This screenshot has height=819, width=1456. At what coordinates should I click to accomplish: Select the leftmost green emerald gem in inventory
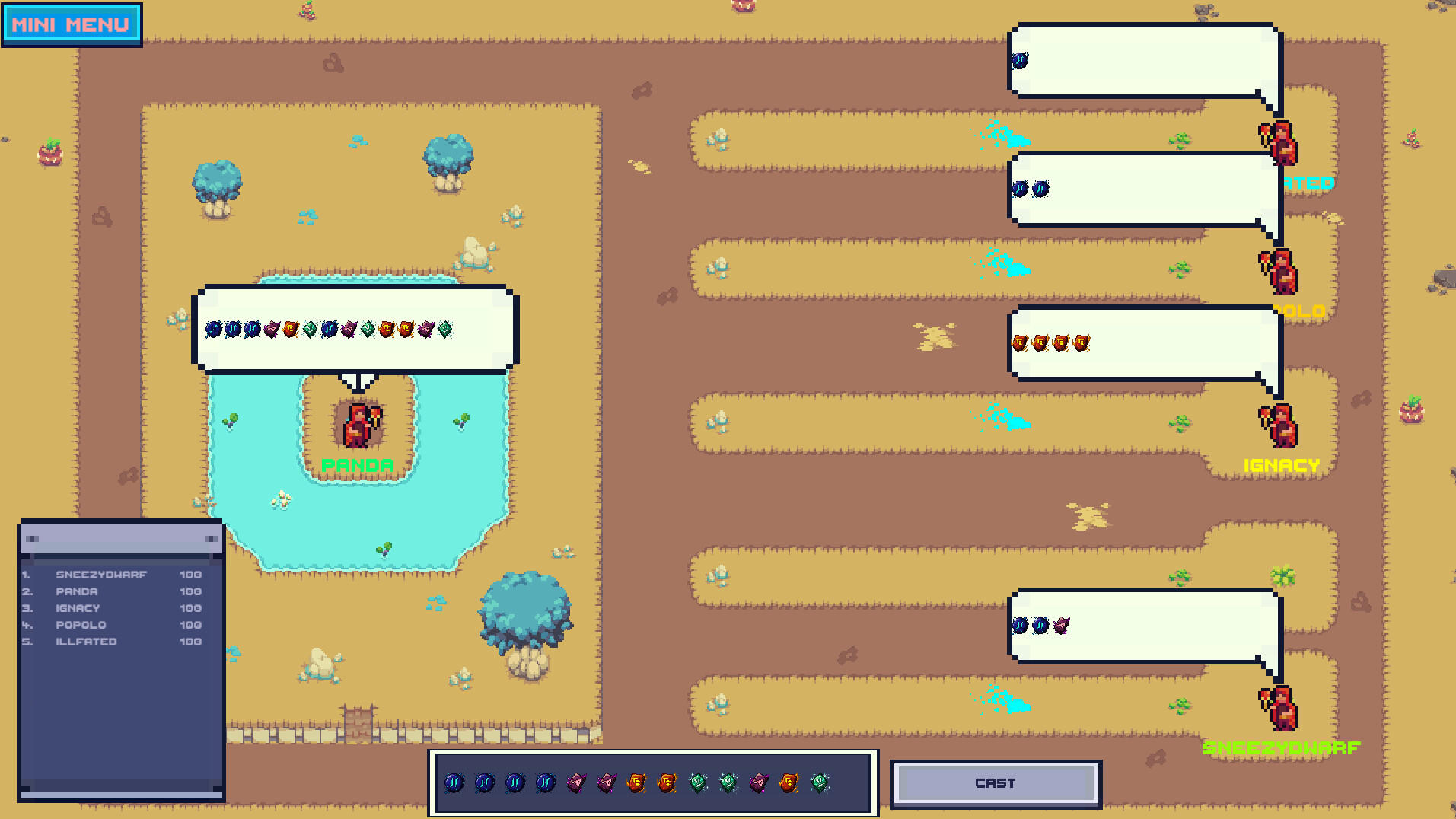[696, 782]
